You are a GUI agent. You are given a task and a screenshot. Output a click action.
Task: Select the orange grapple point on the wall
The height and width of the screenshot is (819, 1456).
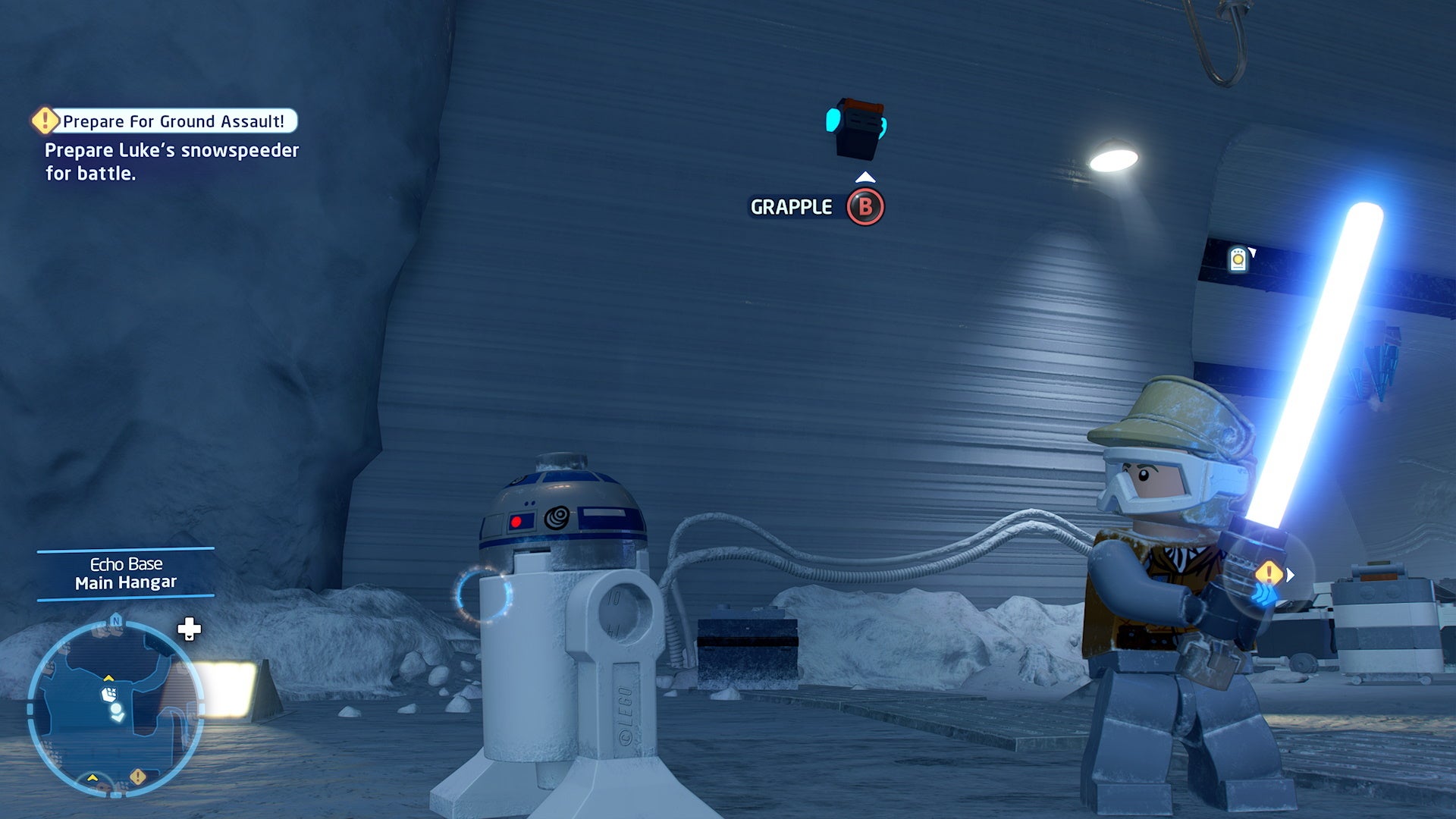(857, 129)
